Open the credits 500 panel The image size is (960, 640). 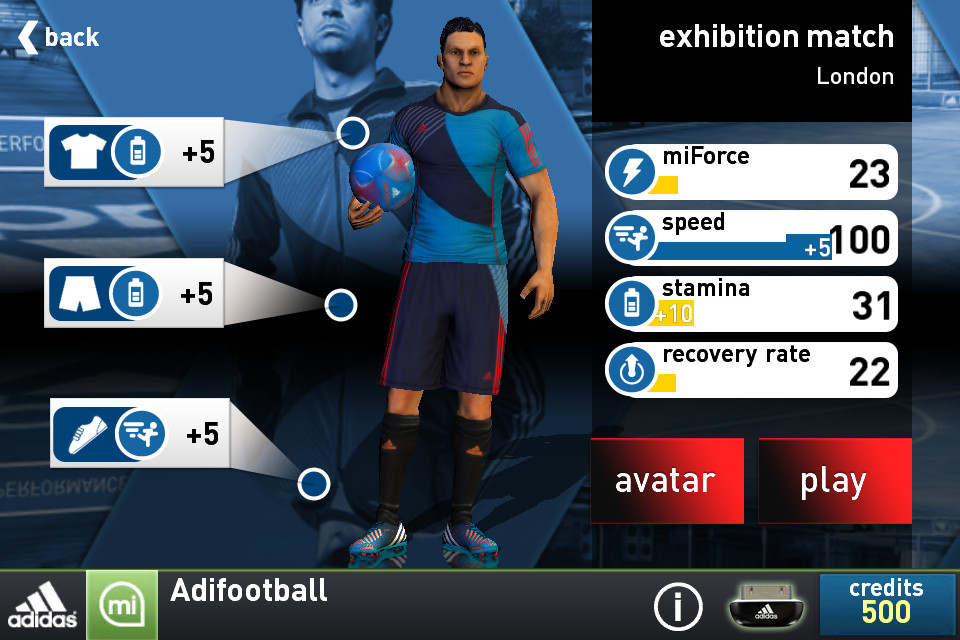(886, 604)
